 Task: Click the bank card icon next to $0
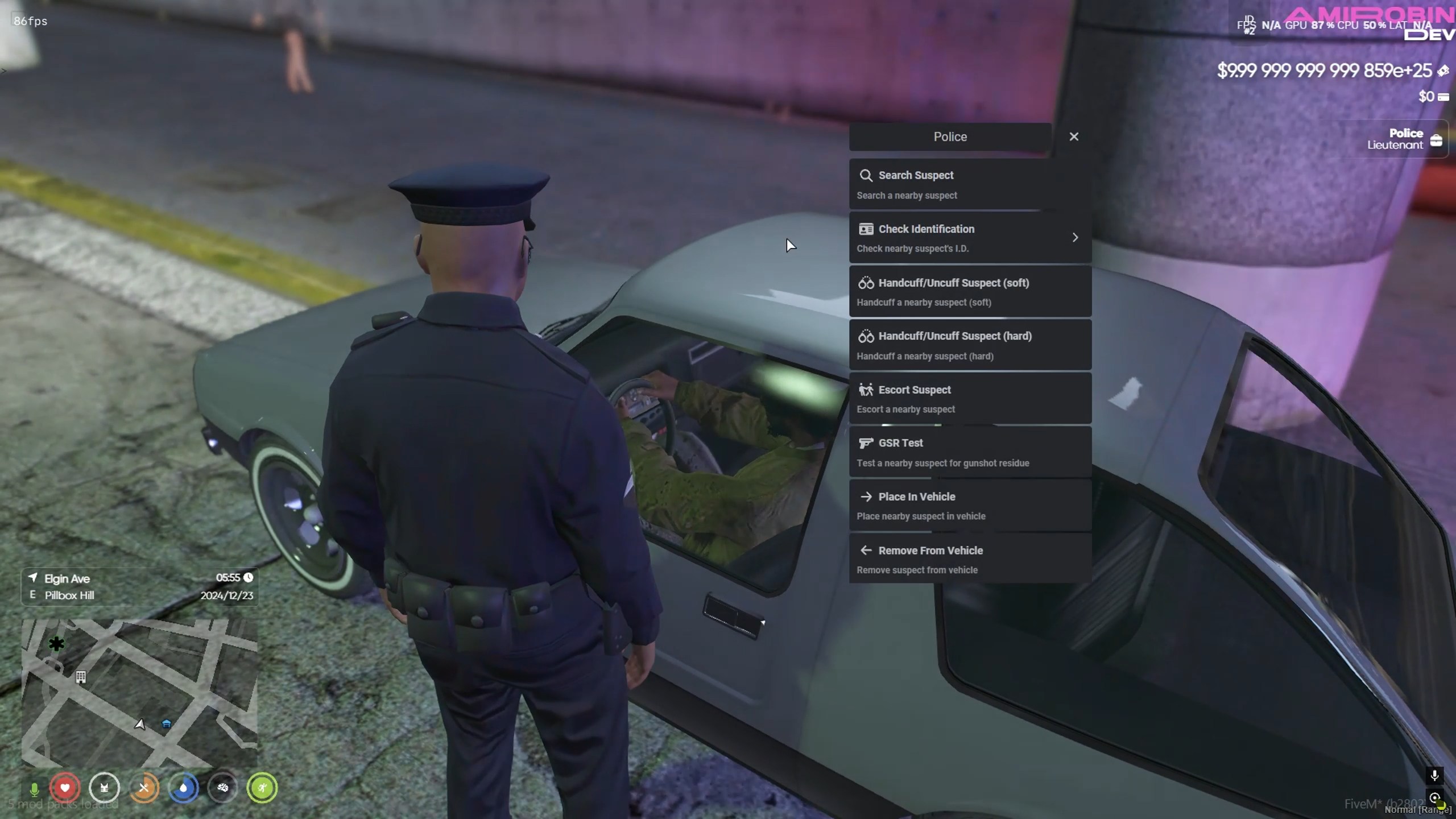tap(1443, 97)
